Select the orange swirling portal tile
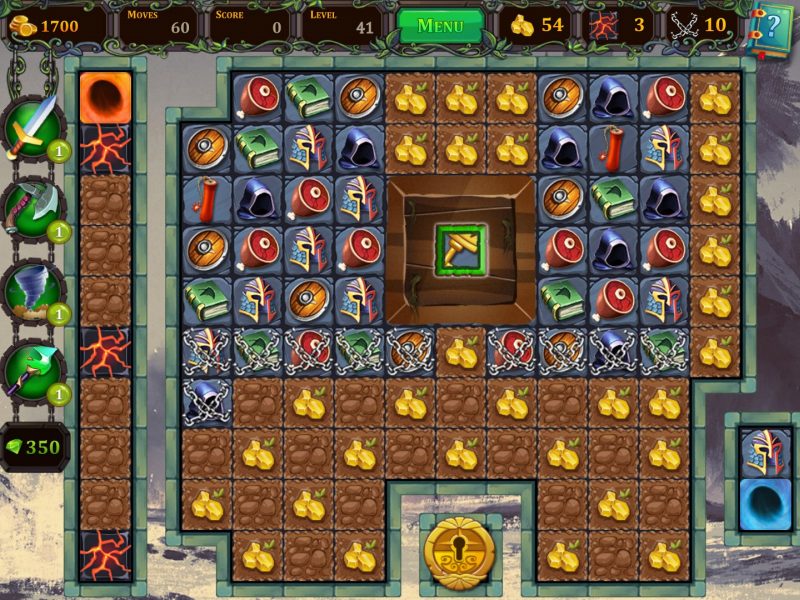The width and height of the screenshot is (800, 600). click(105, 97)
